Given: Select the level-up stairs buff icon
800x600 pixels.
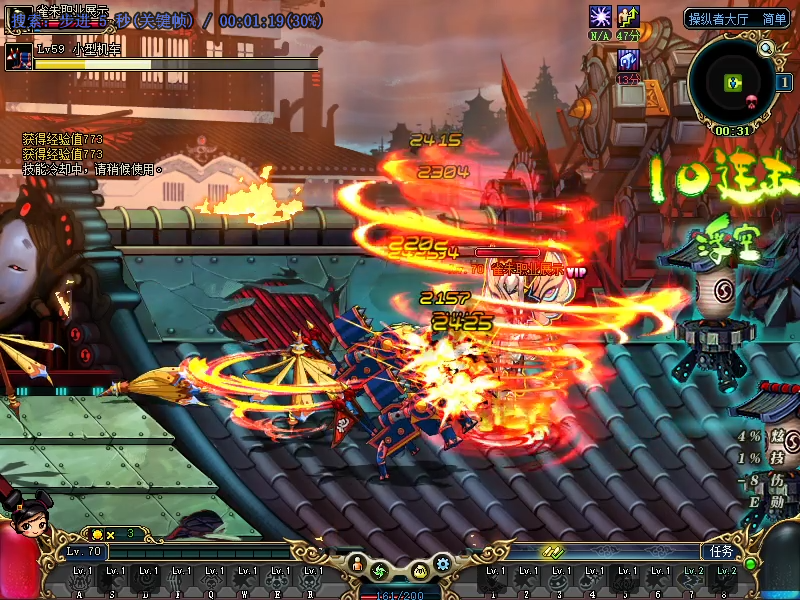Looking at the screenshot, I should click(x=628, y=16).
